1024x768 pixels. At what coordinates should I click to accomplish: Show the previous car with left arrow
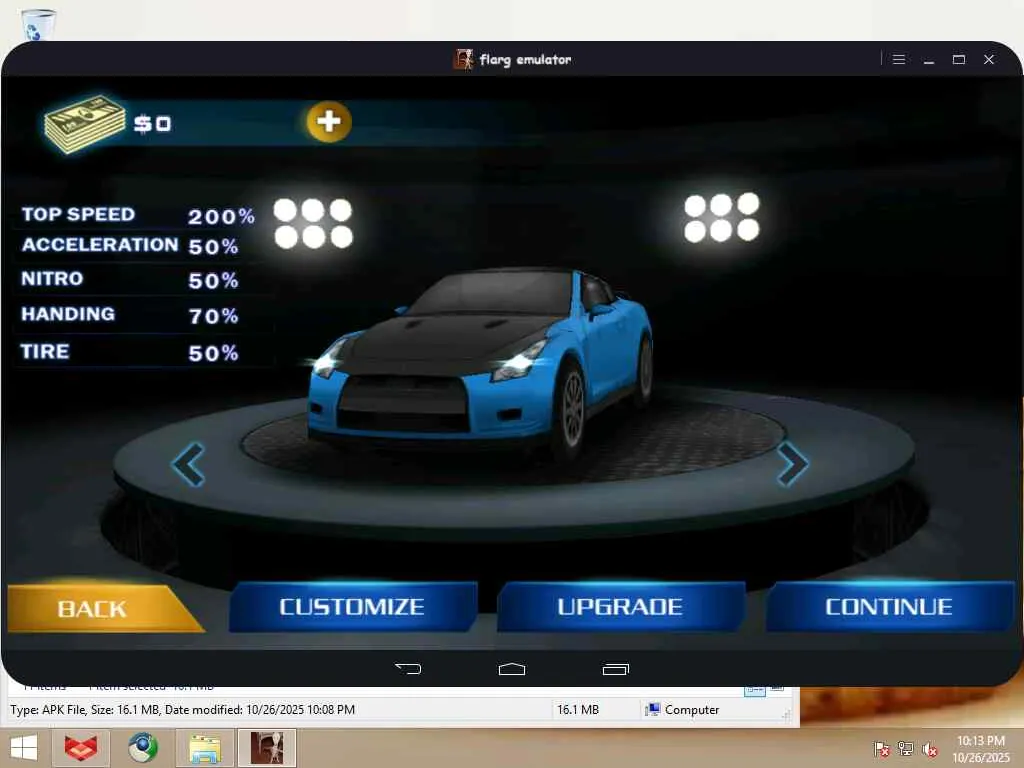[x=188, y=464]
